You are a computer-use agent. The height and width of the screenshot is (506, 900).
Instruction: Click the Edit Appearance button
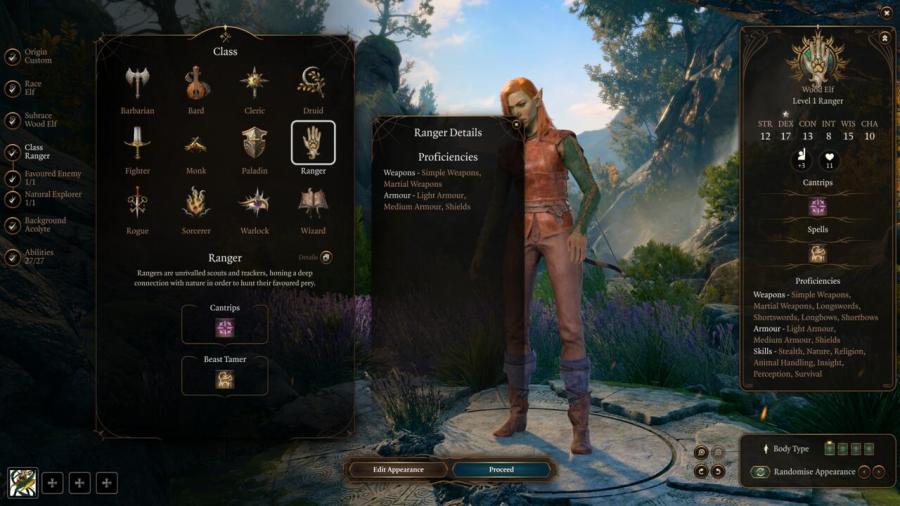click(x=398, y=469)
